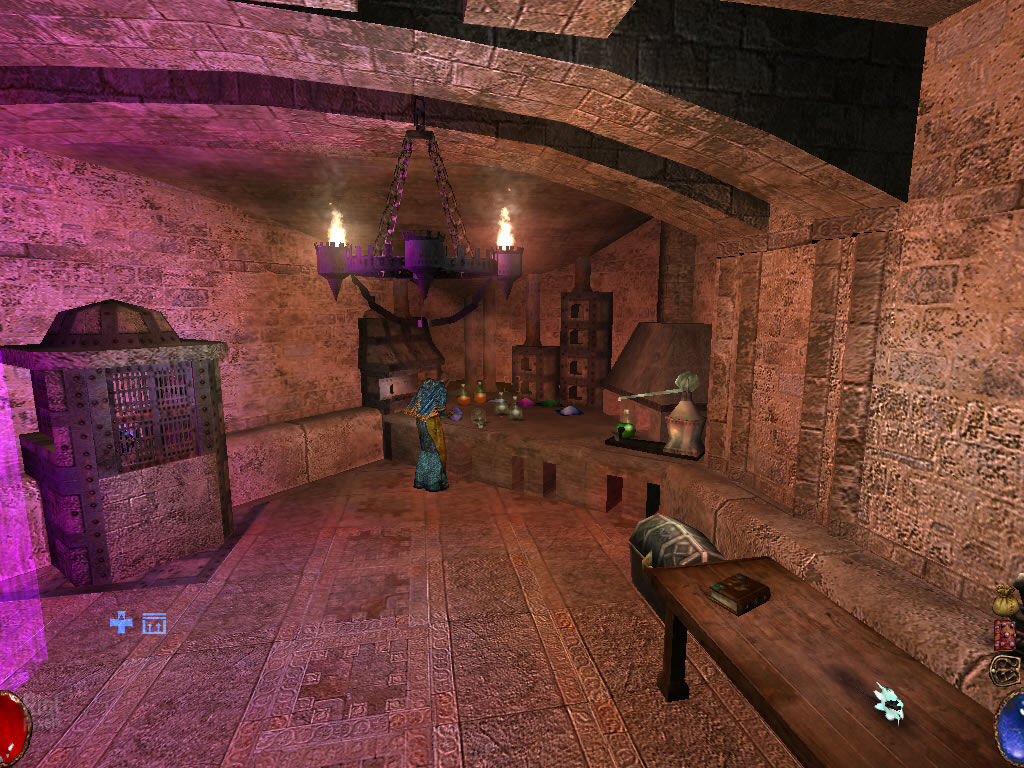Select the blue gate-shaped spell icon
1024x768 pixels.
[x=154, y=624]
